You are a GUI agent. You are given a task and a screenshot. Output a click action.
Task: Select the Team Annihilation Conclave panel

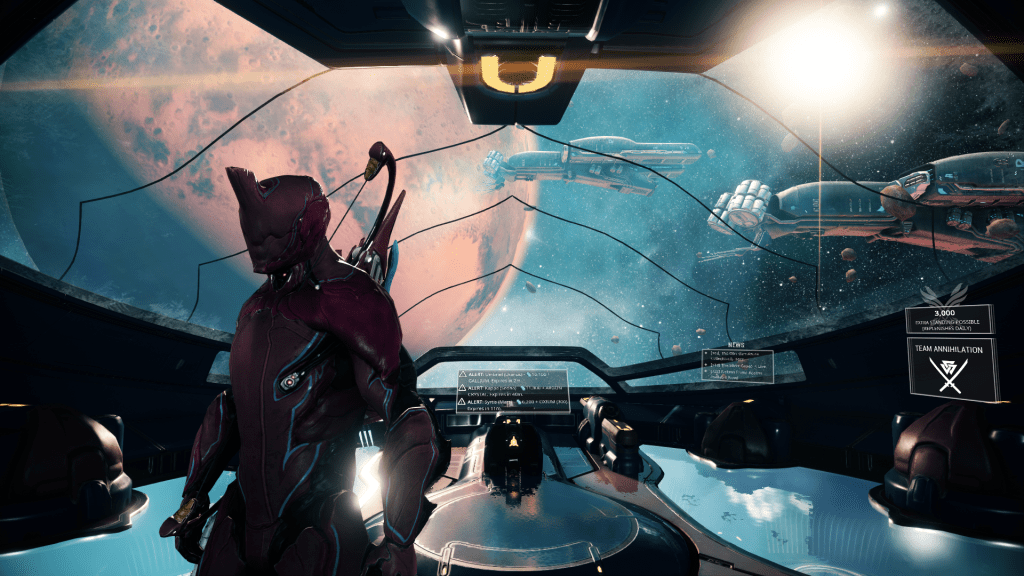pos(952,368)
